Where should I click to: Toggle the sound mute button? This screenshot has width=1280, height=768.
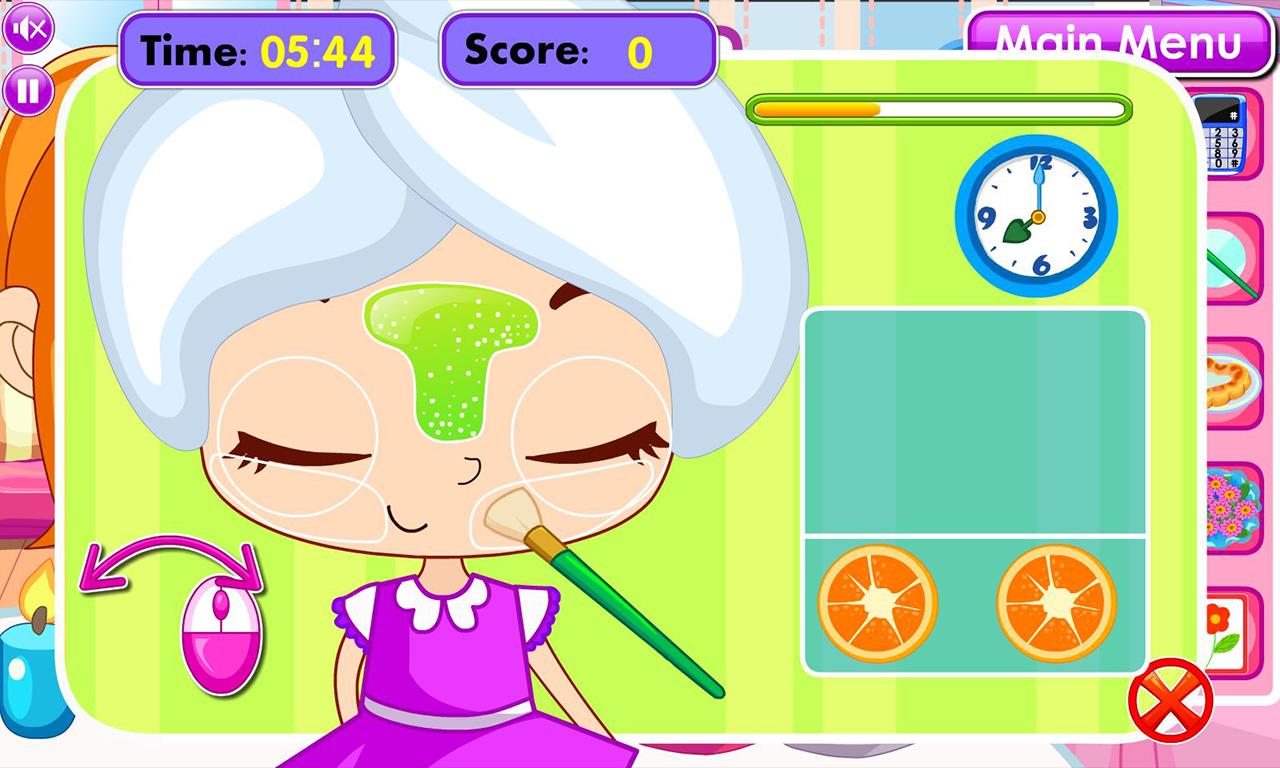pyautogui.click(x=28, y=28)
